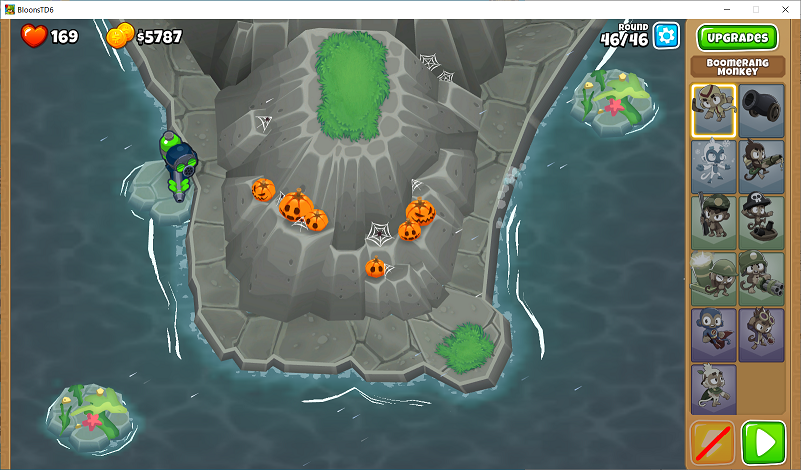Select the Ninja Monkey tower
The height and width of the screenshot is (470, 801).
(x=713, y=334)
